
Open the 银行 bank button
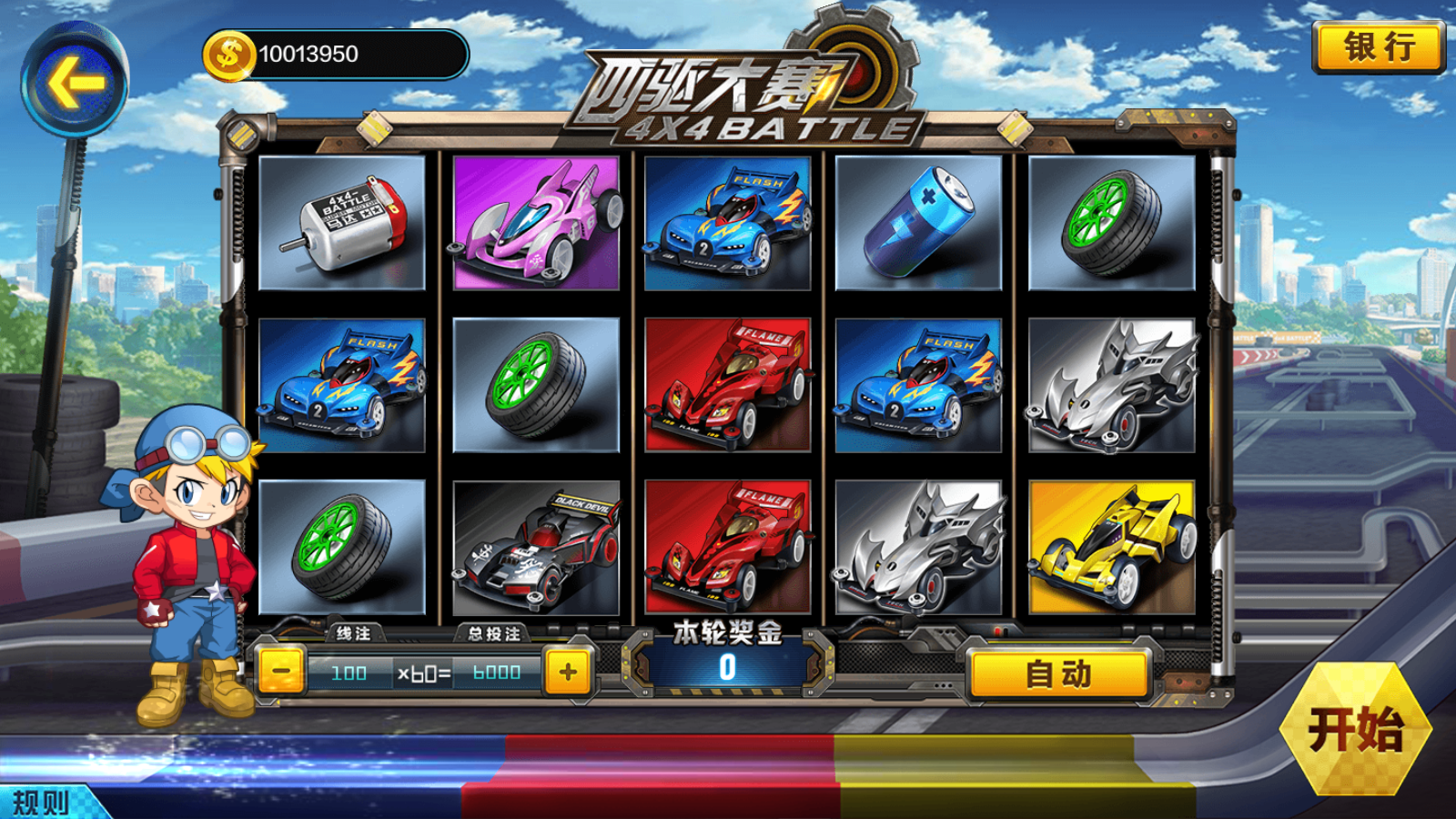pos(1379,46)
